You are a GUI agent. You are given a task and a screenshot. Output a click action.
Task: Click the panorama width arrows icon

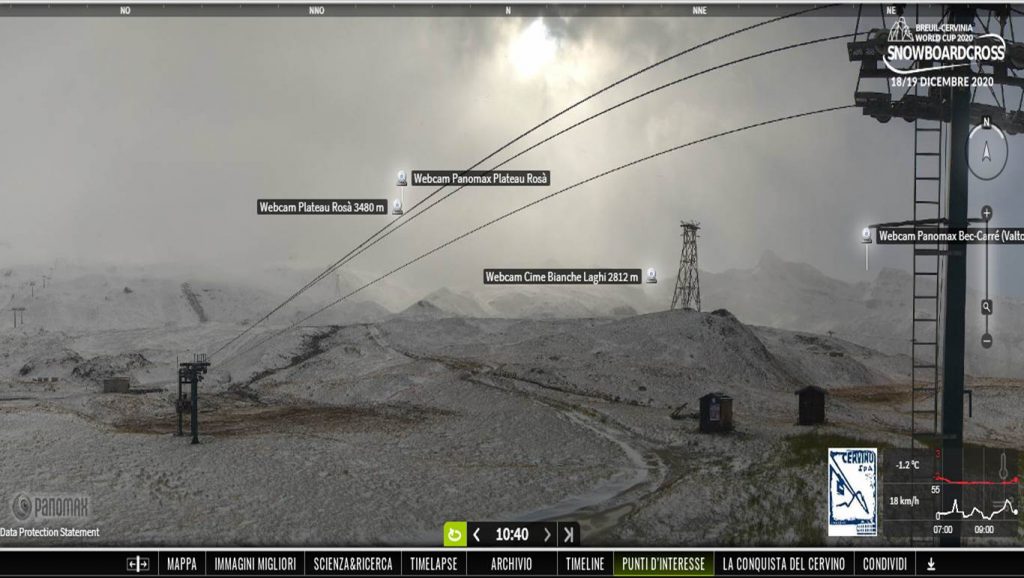[138, 564]
